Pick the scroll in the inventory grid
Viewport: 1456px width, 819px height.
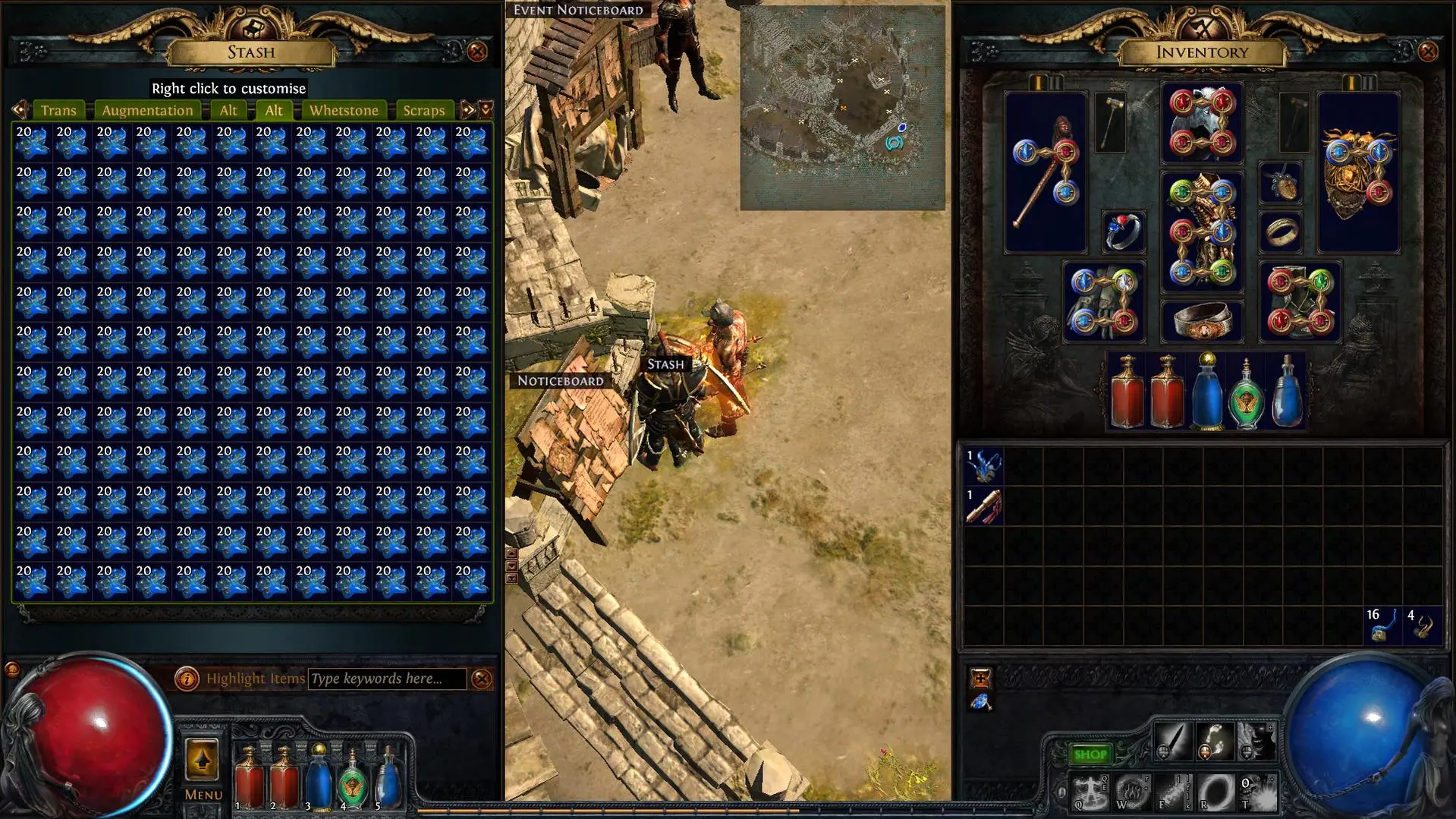point(984,507)
